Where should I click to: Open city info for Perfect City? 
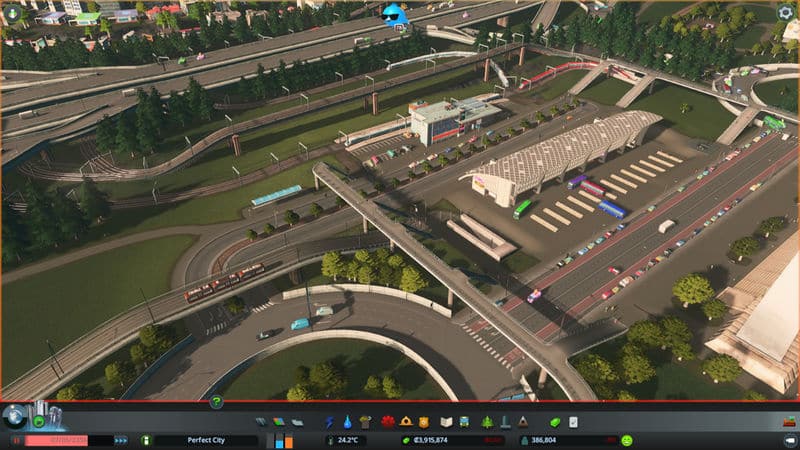click(x=205, y=440)
